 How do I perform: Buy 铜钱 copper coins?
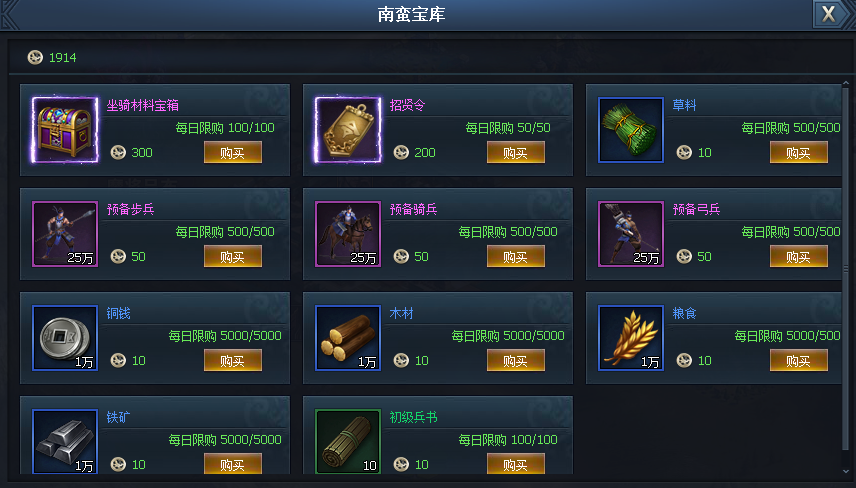(x=233, y=360)
